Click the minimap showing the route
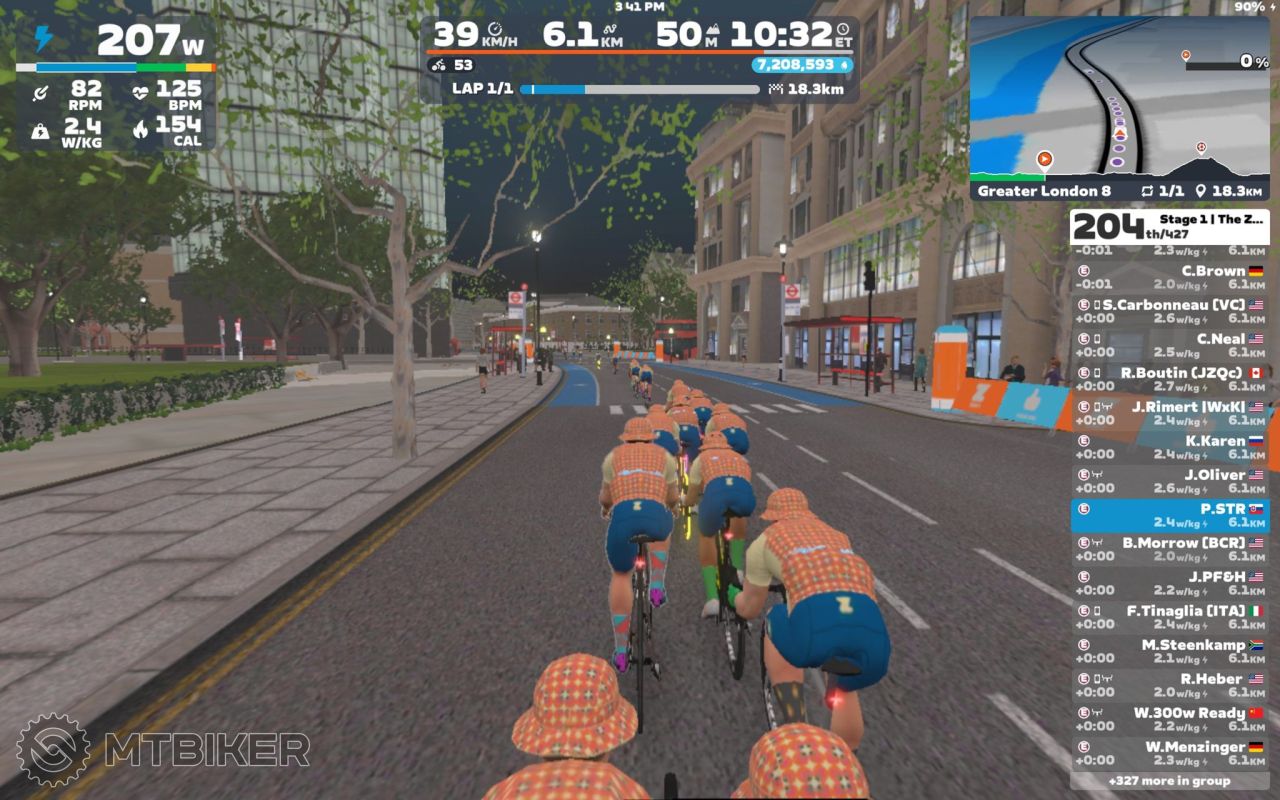The height and width of the screenshot is (800, 1280). [x=1118, y=95]
